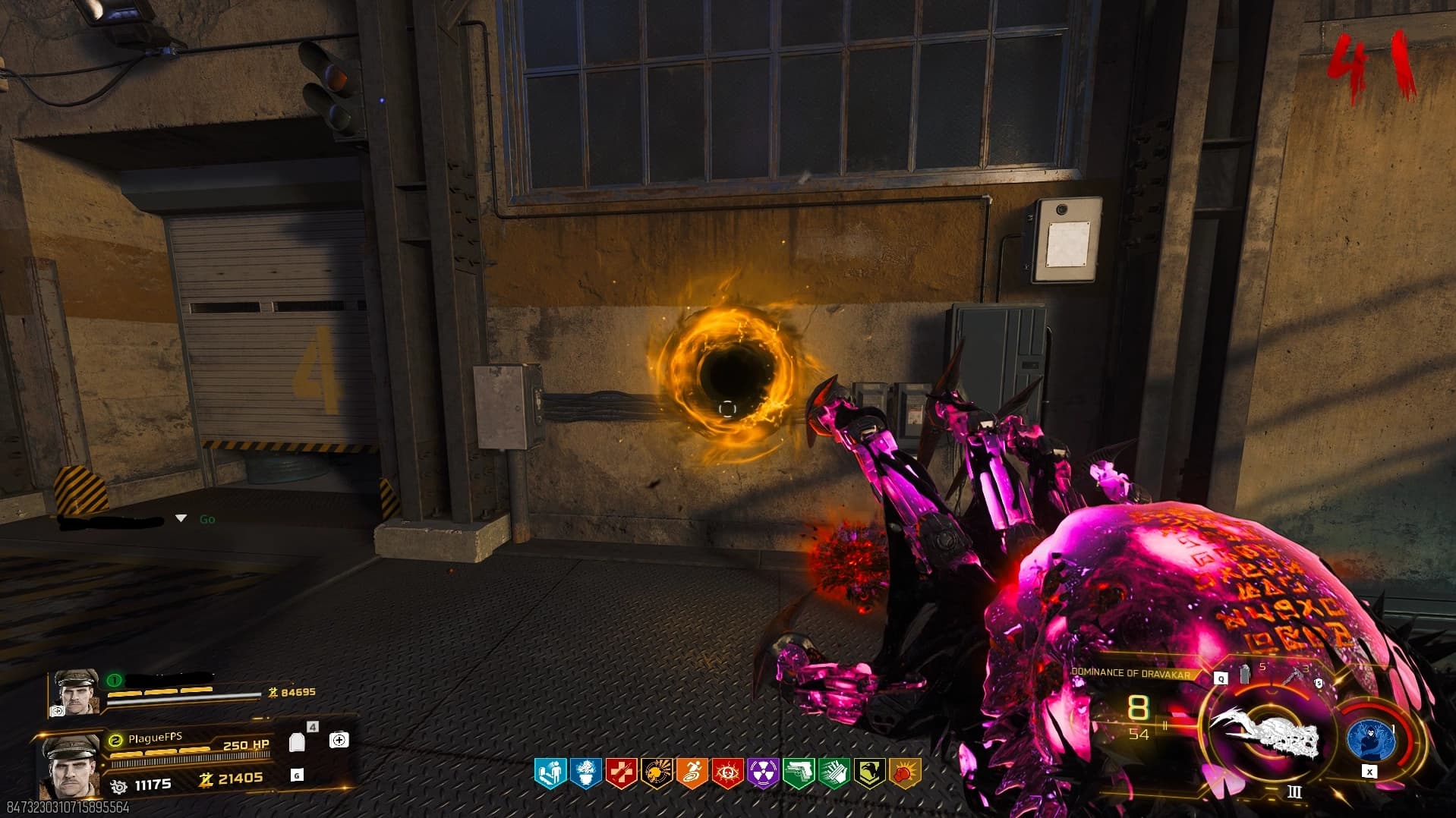Select the armor plate icon

coord(298,742)
